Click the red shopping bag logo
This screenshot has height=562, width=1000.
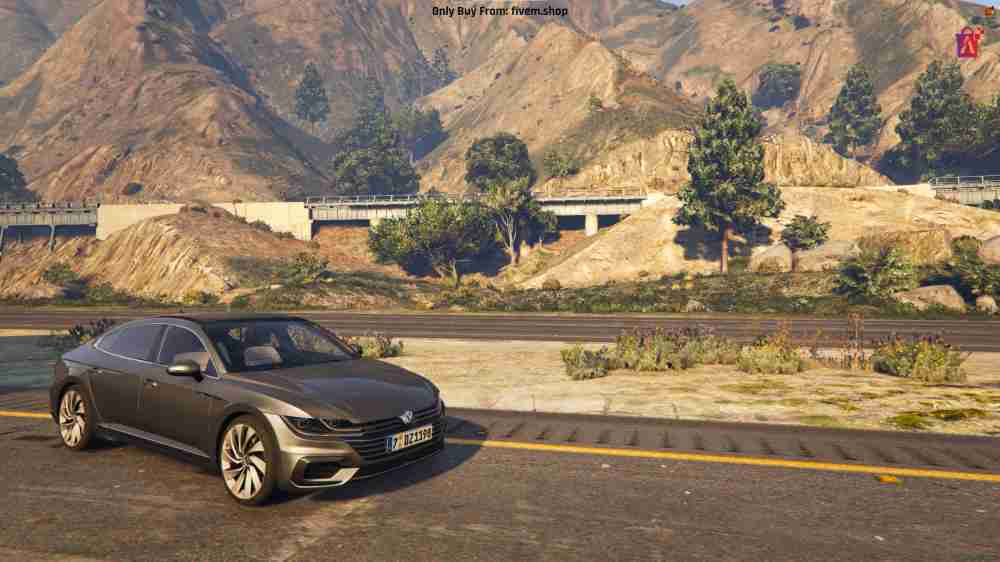pyautogui.click(x=968, y=41)
